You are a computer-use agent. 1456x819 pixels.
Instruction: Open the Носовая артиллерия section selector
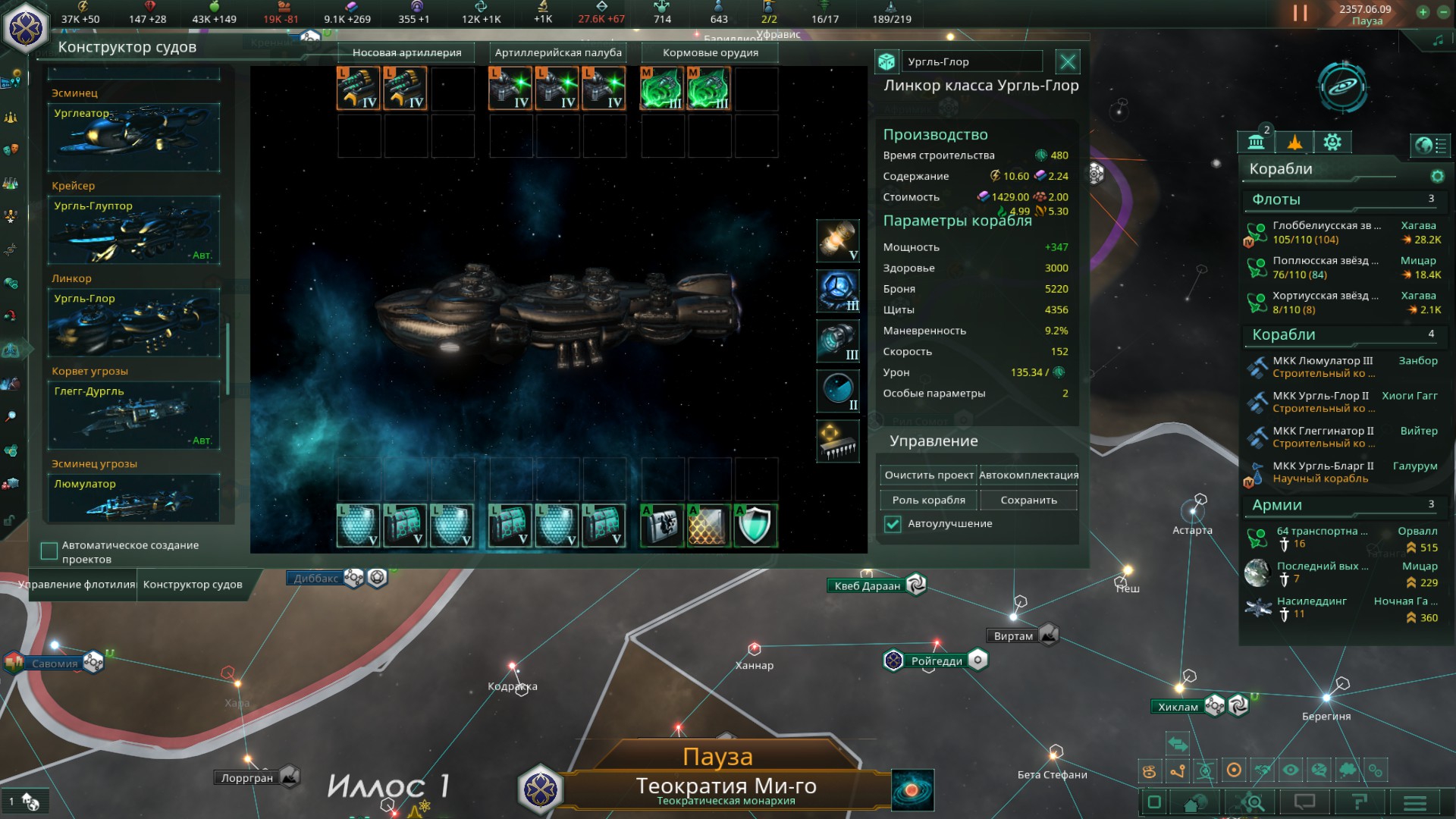(x=406, y=52)
